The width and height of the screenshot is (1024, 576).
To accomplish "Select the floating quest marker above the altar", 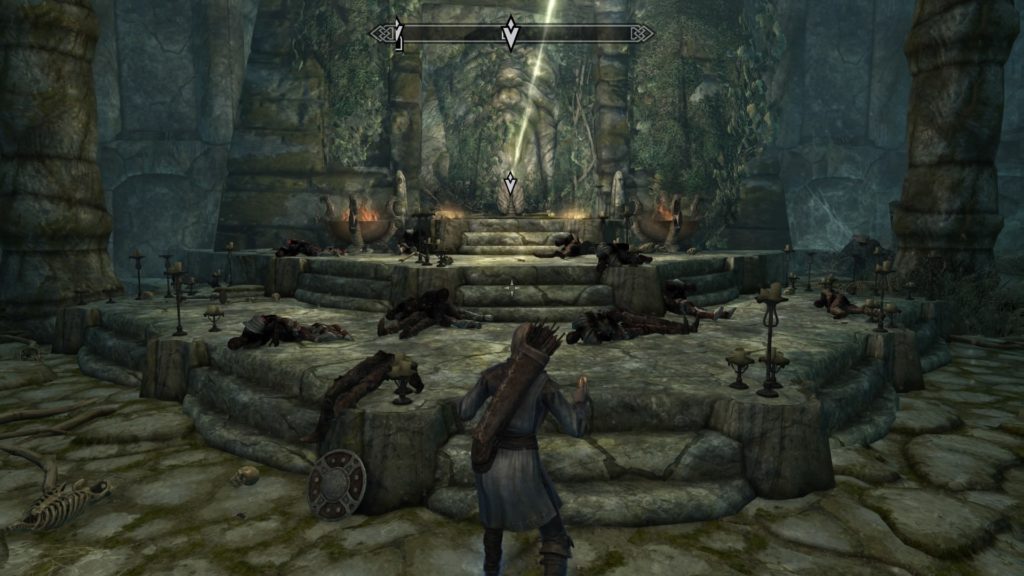I will tap(510, 185).
